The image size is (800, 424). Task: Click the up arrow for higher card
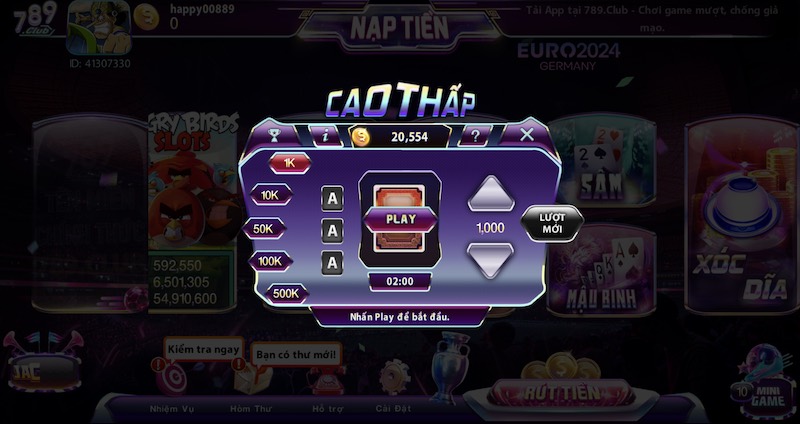tap(490, 194)
